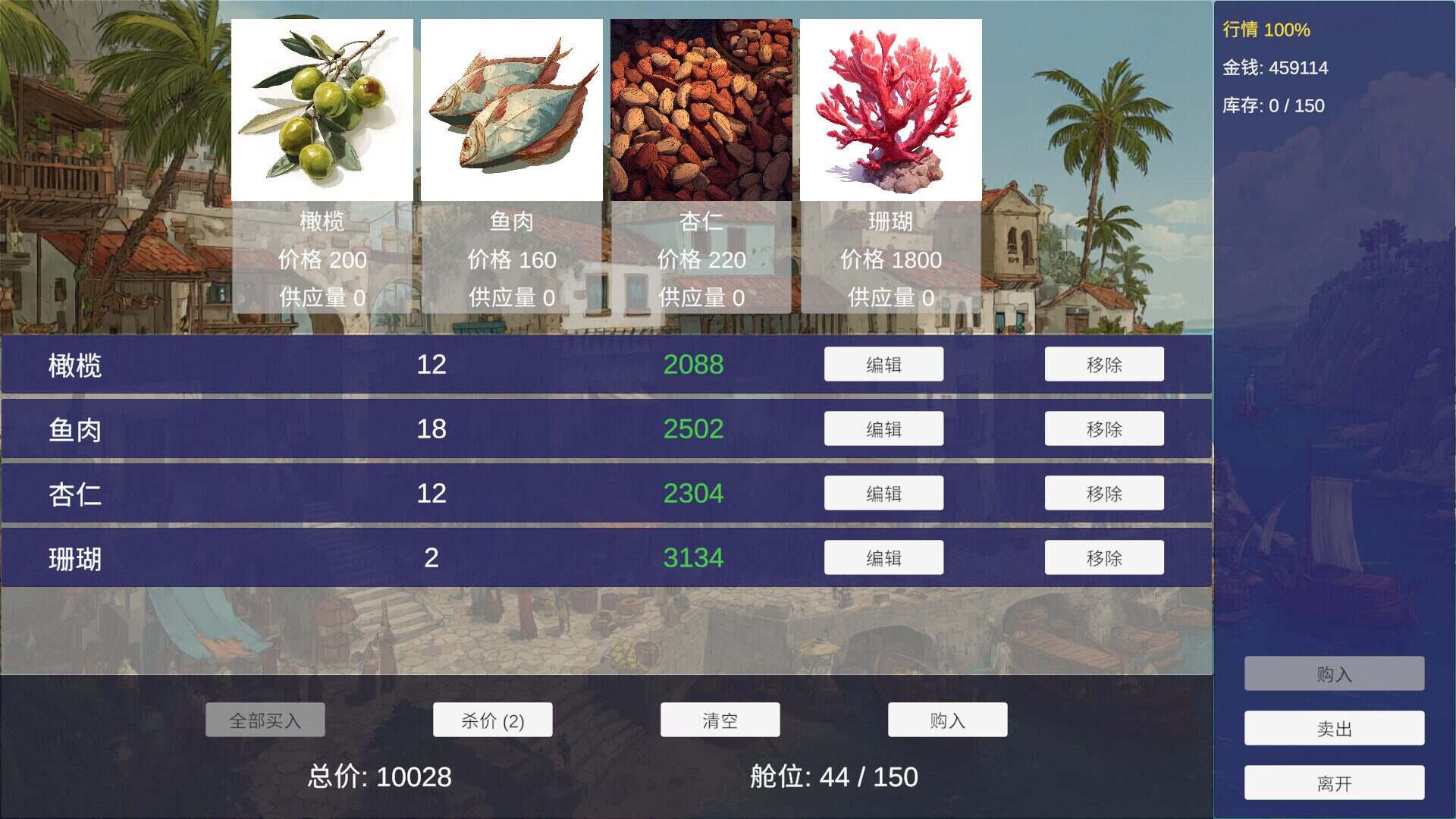Remove 鱼肉 with its 移除 button

1104,428
